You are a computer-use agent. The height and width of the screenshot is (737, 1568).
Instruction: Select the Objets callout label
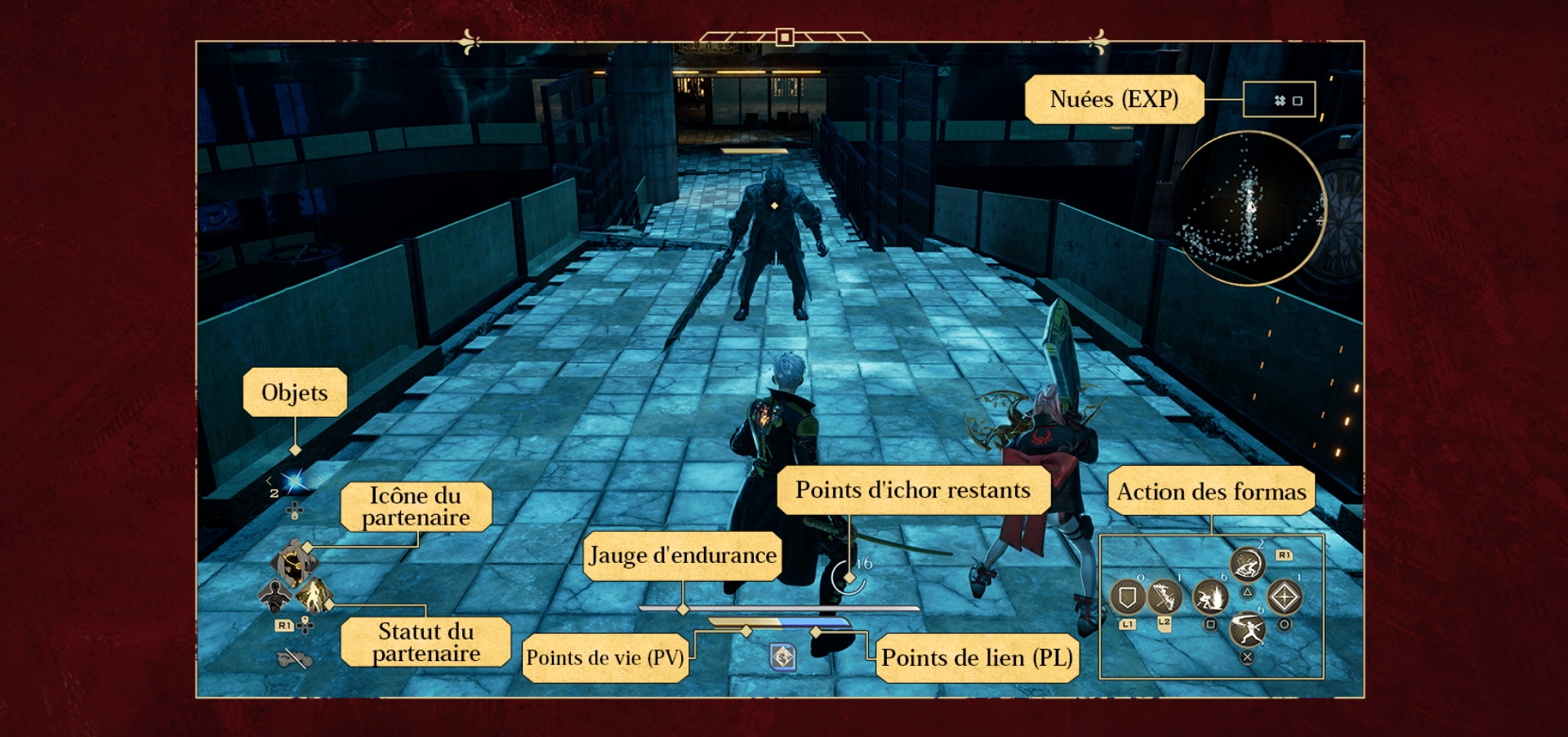pyautogui.click(x=294, y=393)
